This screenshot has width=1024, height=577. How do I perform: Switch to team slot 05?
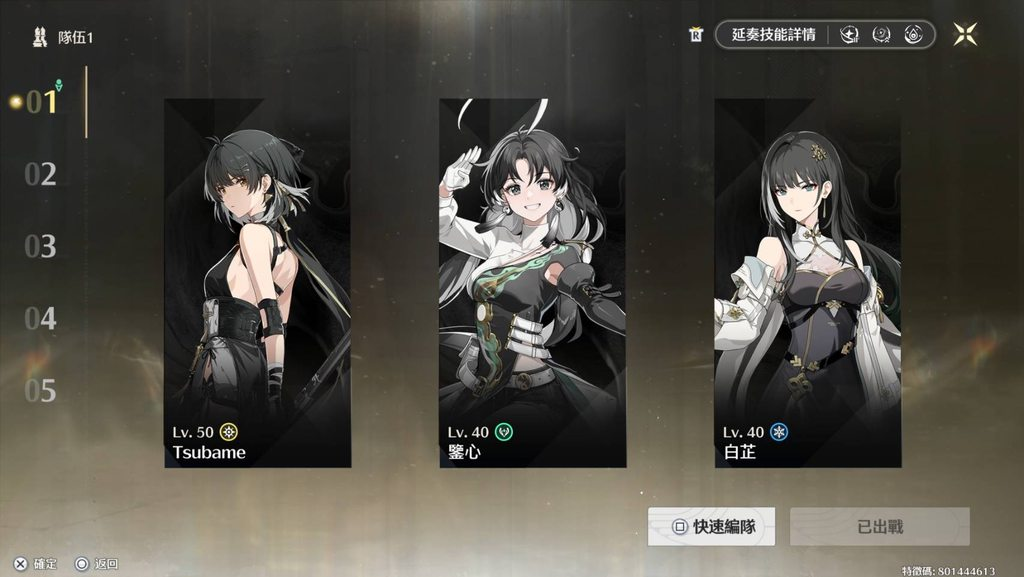pyautogui.click(x=41, y=391)
